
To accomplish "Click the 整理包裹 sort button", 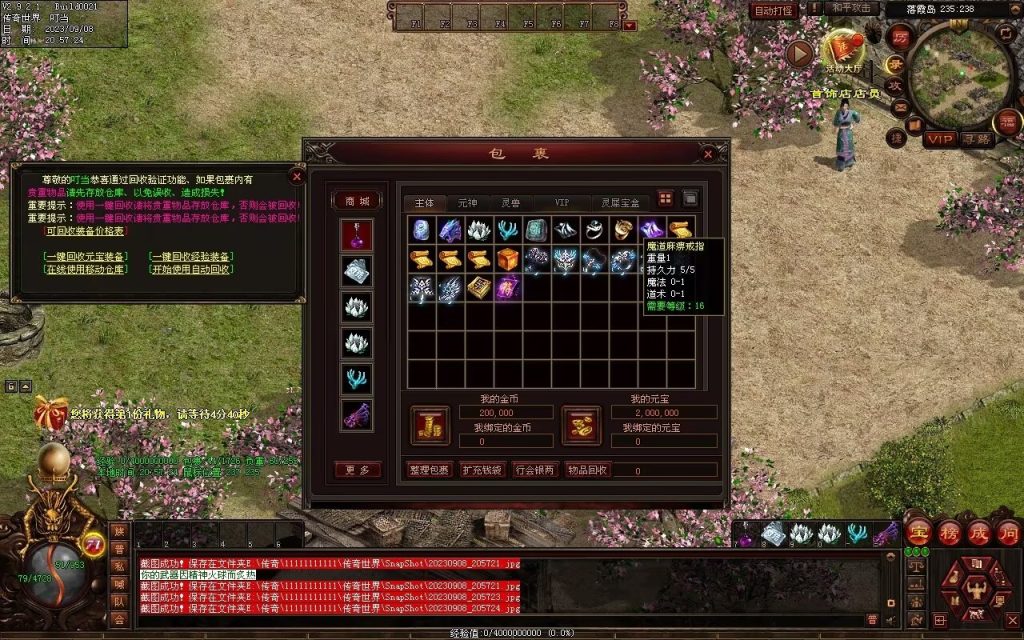I will [x=430, y=469].
